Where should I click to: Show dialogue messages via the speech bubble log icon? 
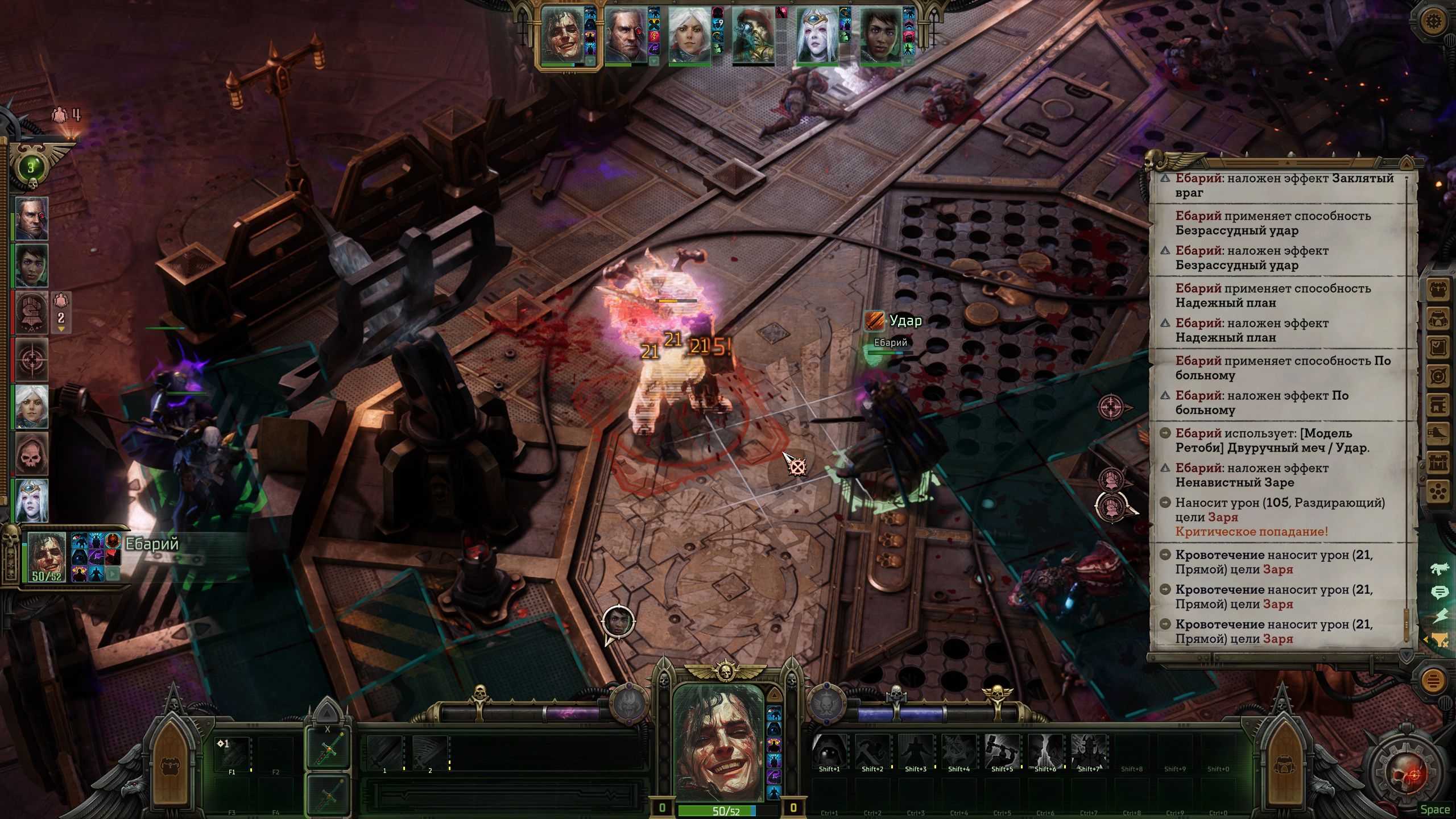1439,593
